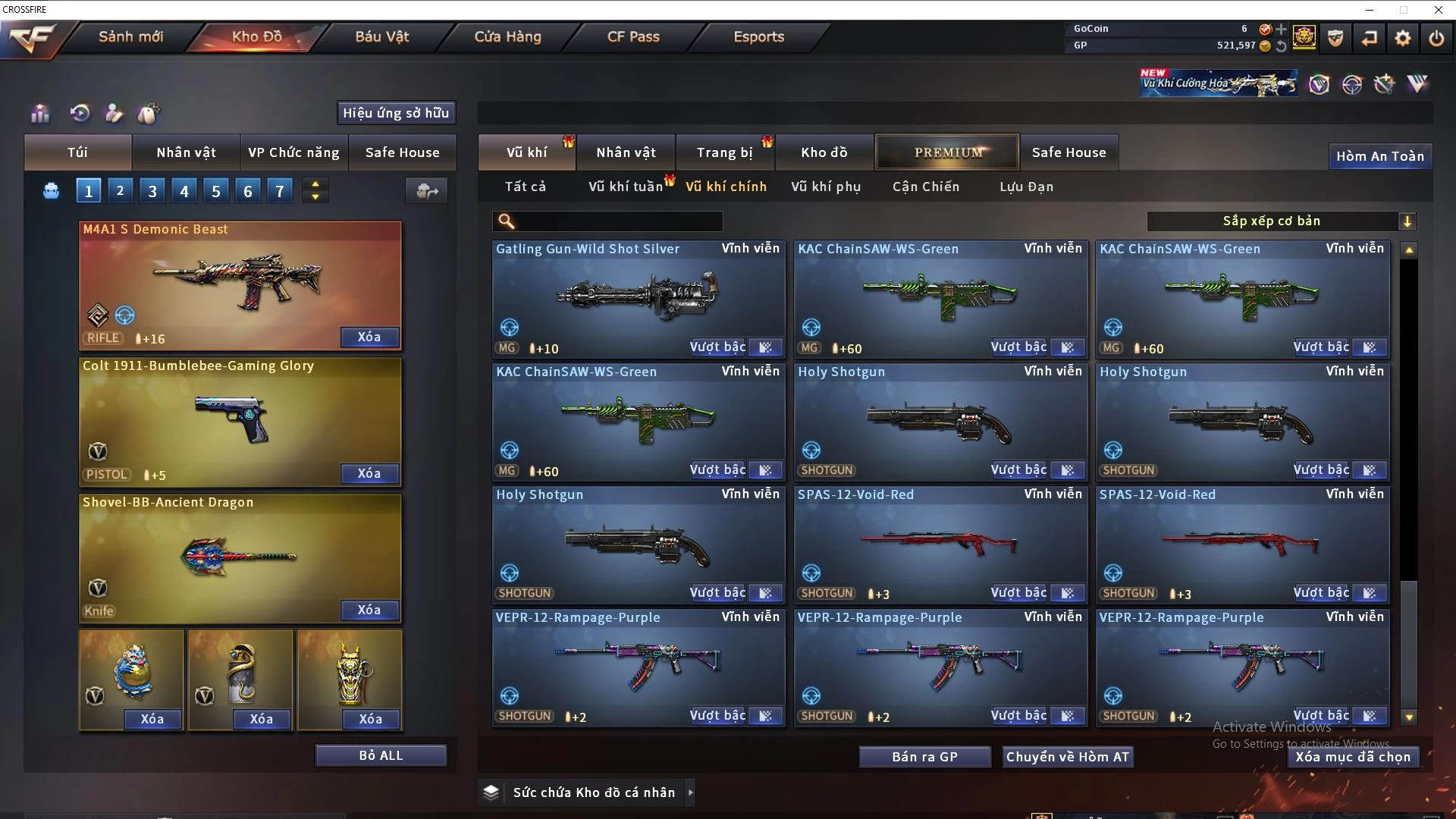Switch to the Báu Vật menu

point(381,36)
